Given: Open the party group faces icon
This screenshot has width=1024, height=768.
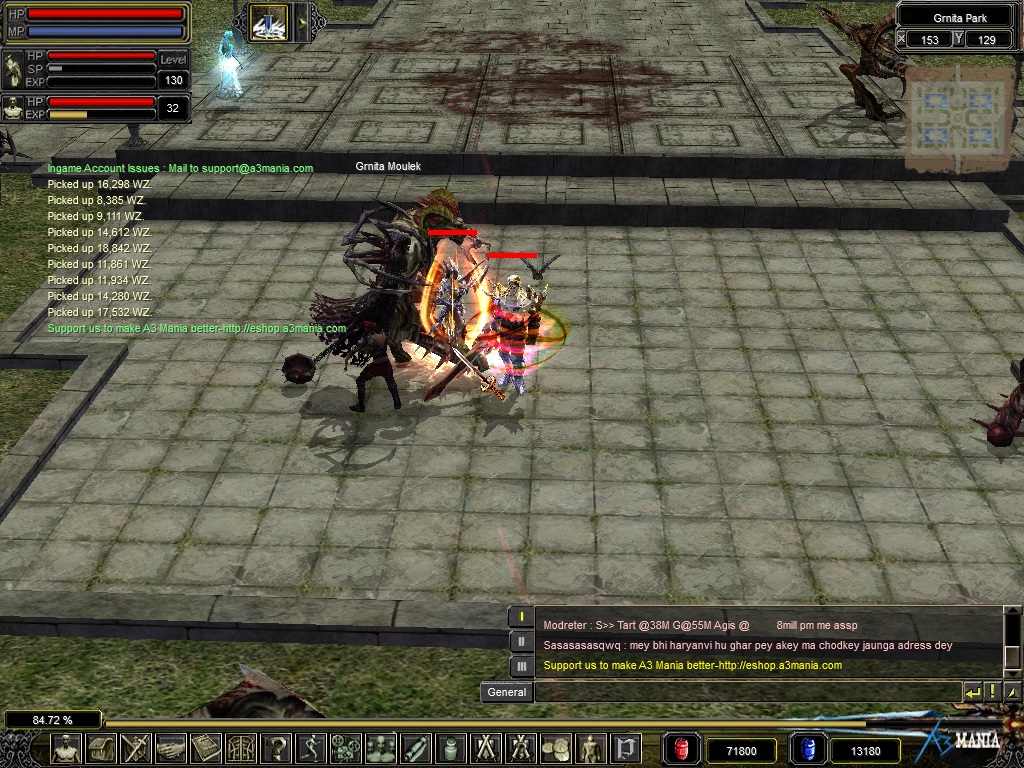Looking at the screenshot, I should click(381, 748).
